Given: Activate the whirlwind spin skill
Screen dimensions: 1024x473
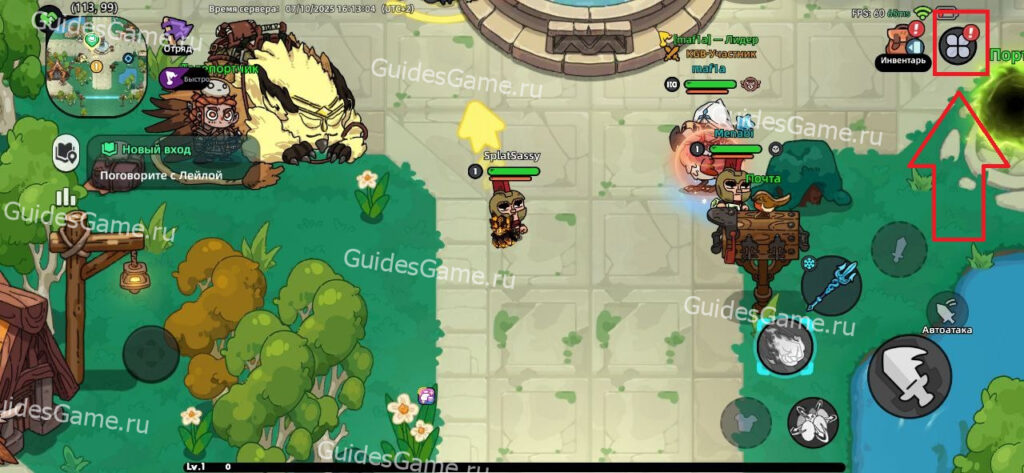Looking at the screenshot, I should 812,422.
